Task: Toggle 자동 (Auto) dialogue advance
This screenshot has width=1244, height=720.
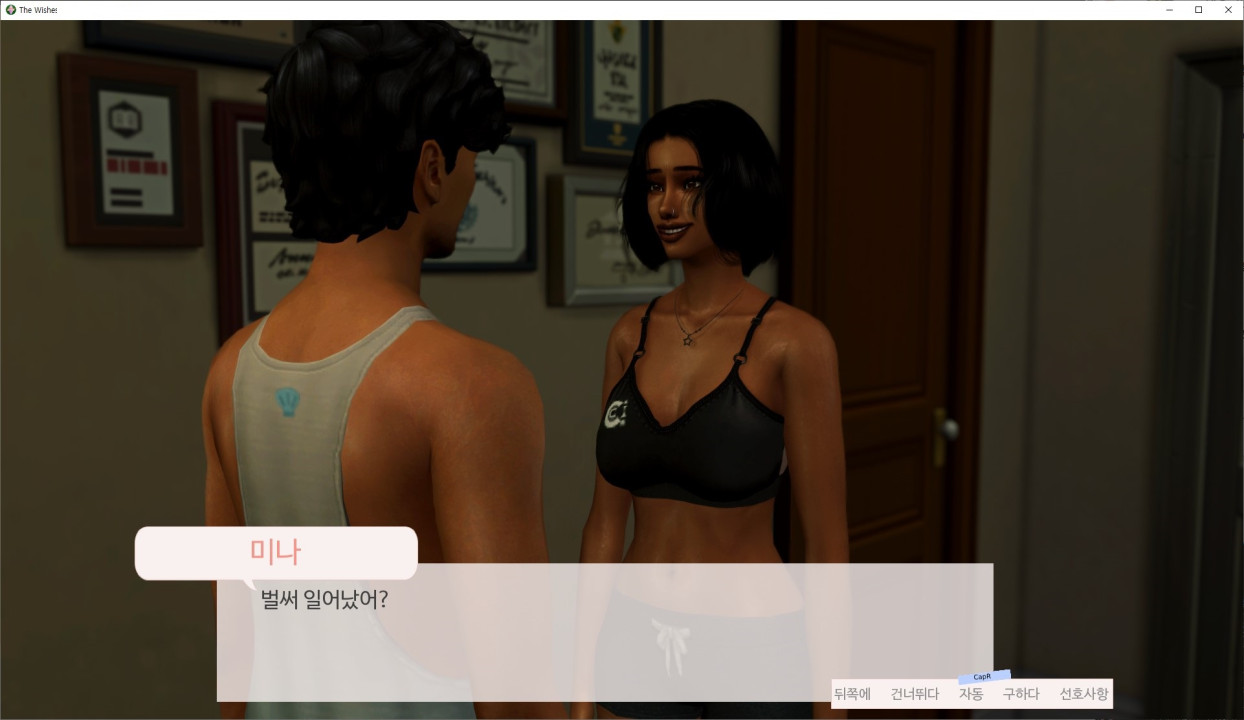Action: click(x=971, y=694)
